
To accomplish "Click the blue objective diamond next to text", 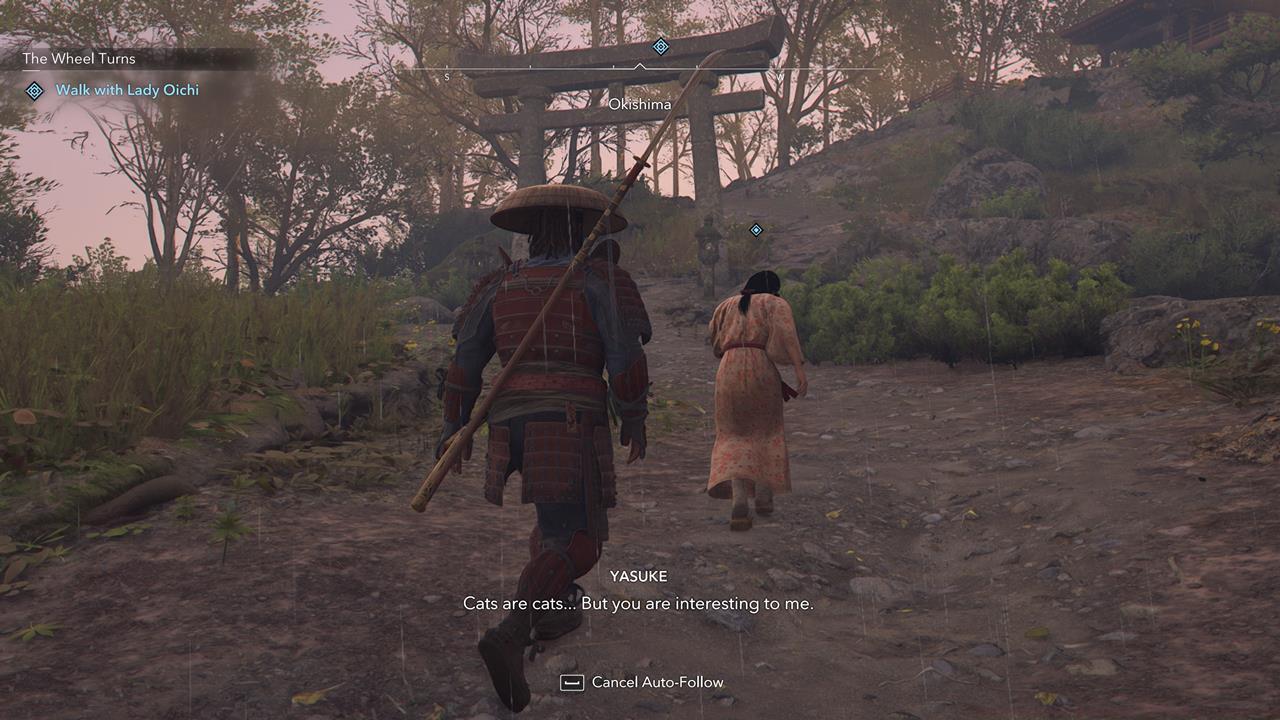I will click(x=35, y=90).
